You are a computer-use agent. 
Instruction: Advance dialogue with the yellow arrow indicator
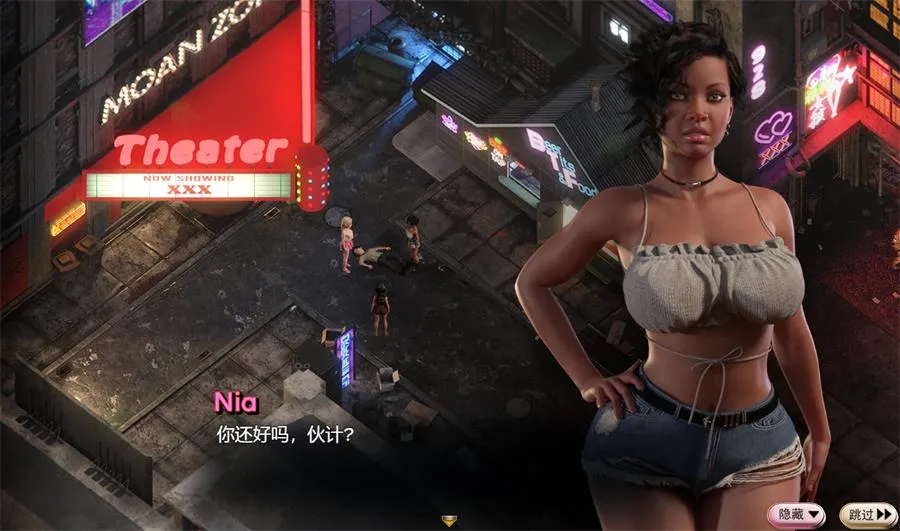coord(449,520)
